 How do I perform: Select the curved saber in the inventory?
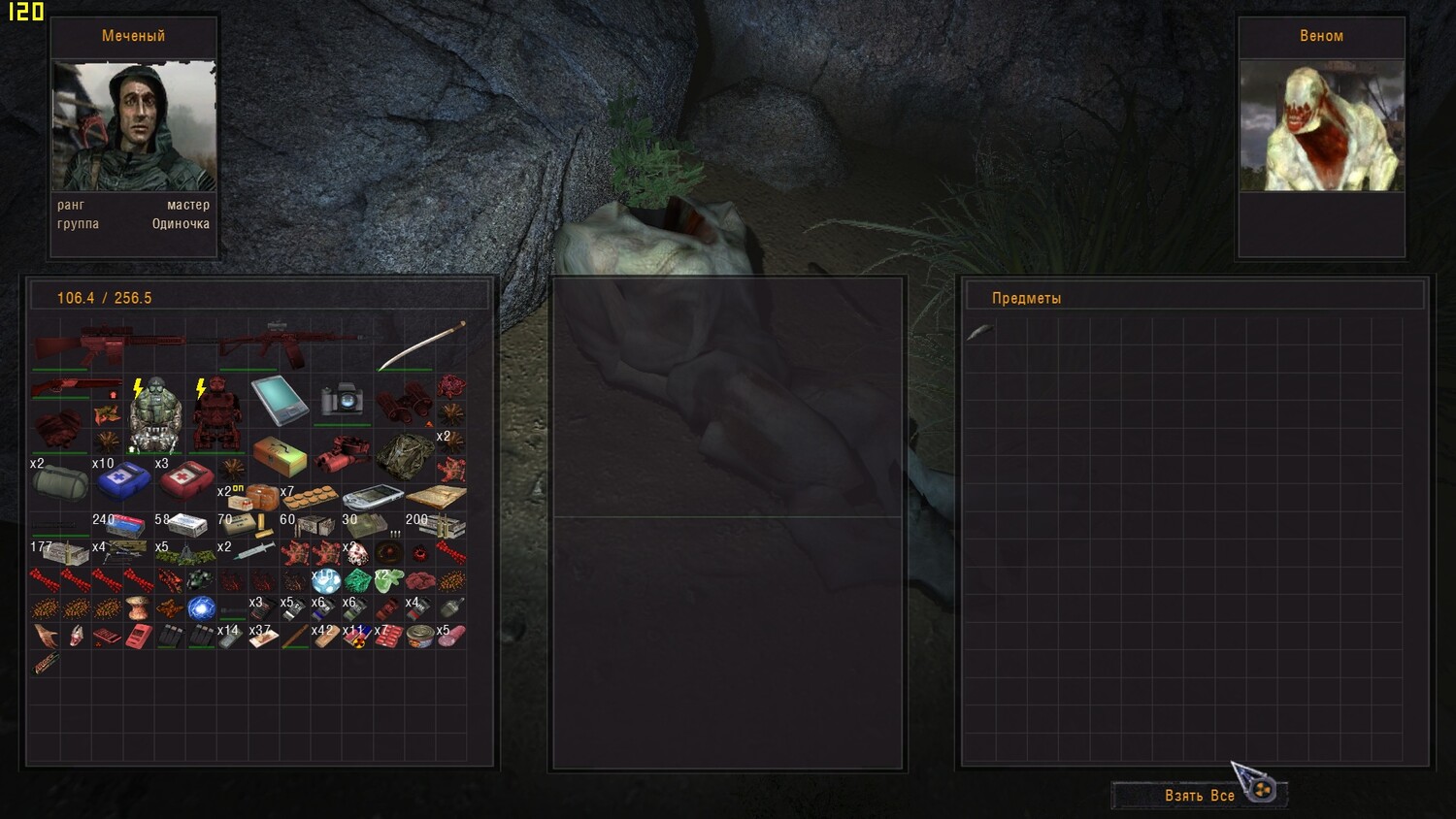[x=421, y=346]
